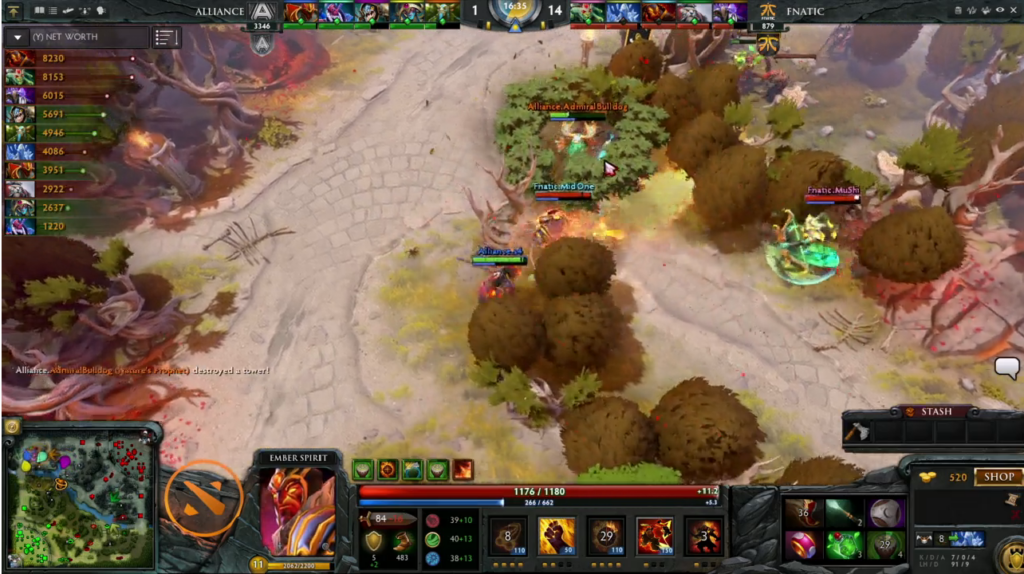Screen dimensions: 1024x574
Task: Click the Fnatic team logo in top bar
Action: pyautogui.click(x=766, y=12)
